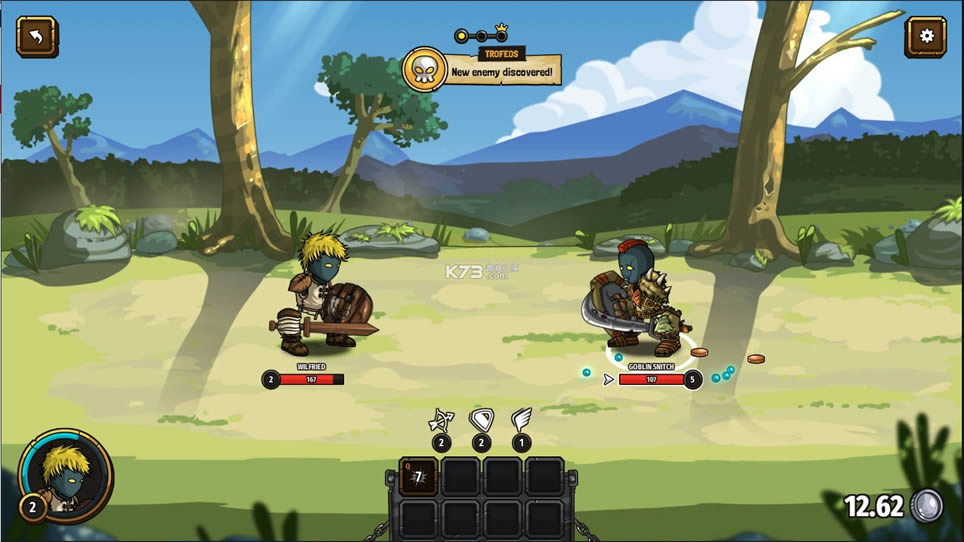Open the gear settings menu
Screen dimensions: 964x542
pos(925,37)
